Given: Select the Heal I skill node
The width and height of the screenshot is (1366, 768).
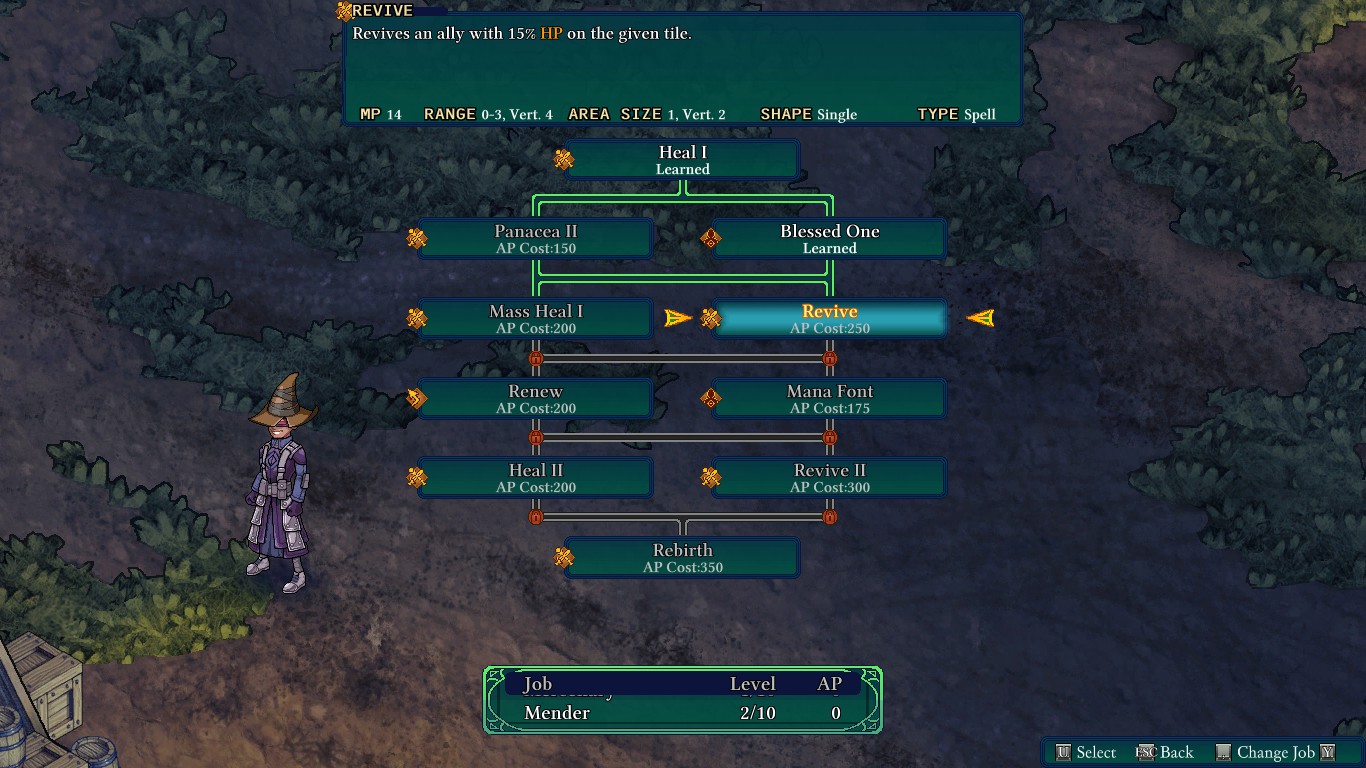Looking at the screenshot, I should point(683,160).
